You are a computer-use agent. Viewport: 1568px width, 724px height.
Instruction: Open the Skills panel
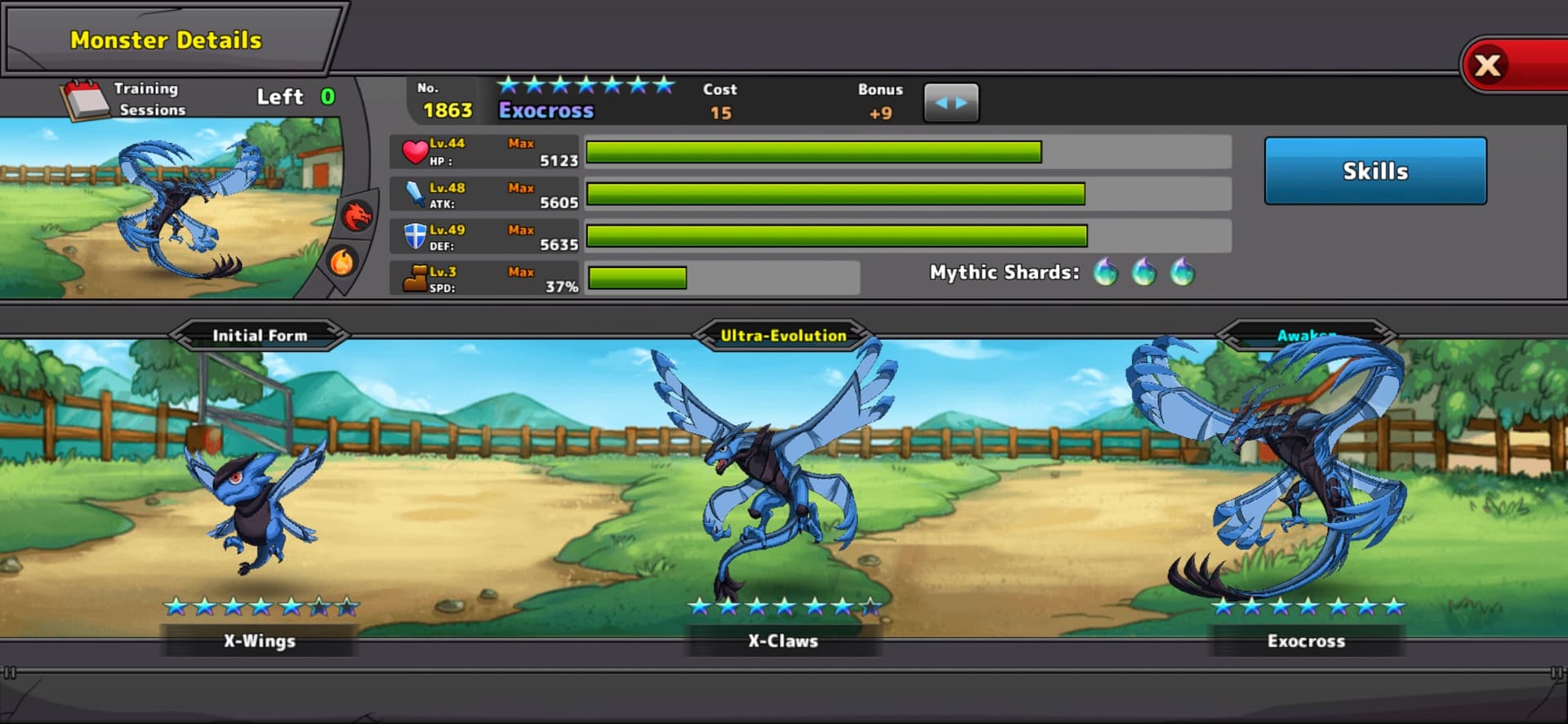pos(1375,171)
